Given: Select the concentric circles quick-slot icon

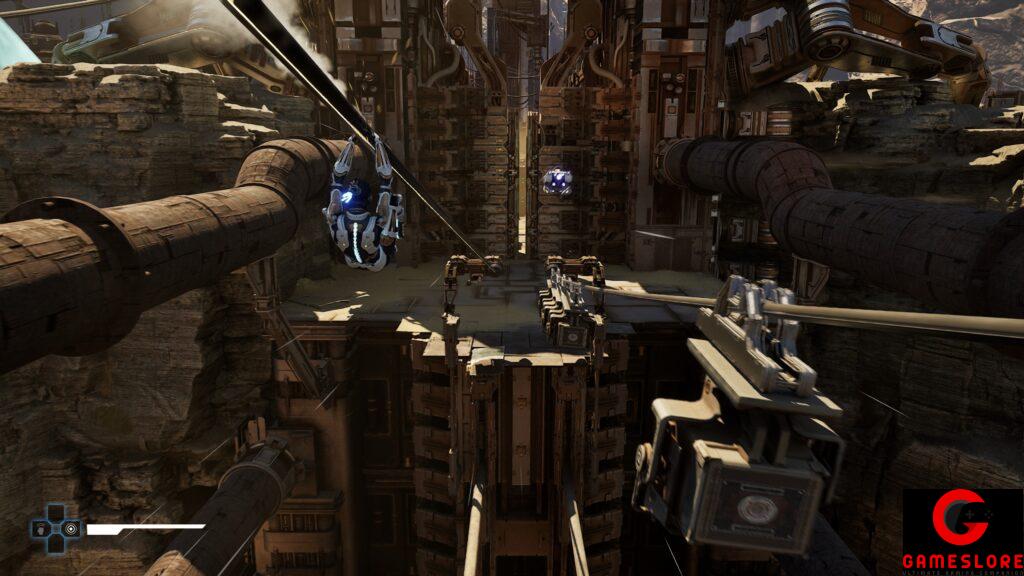Looking at the screenshot, I should point(71,529).
